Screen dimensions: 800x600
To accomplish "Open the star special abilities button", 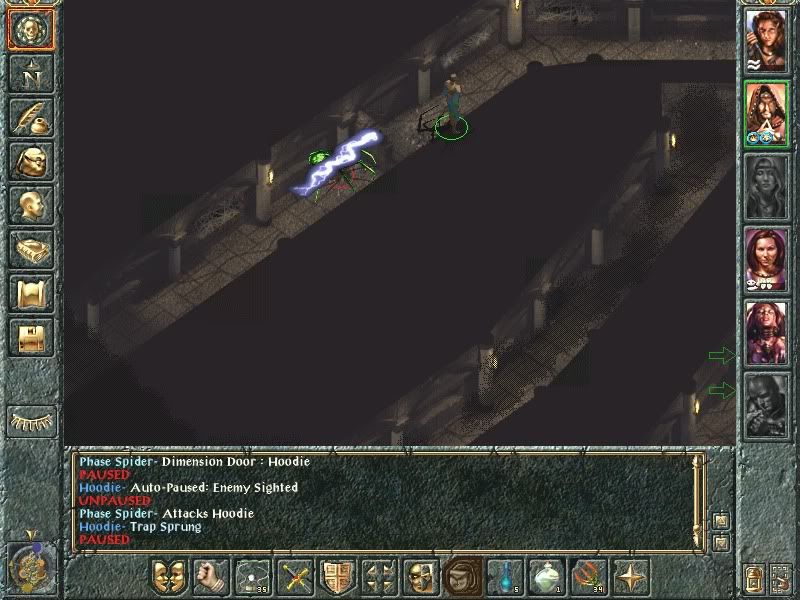I will (x=632, y=577).
